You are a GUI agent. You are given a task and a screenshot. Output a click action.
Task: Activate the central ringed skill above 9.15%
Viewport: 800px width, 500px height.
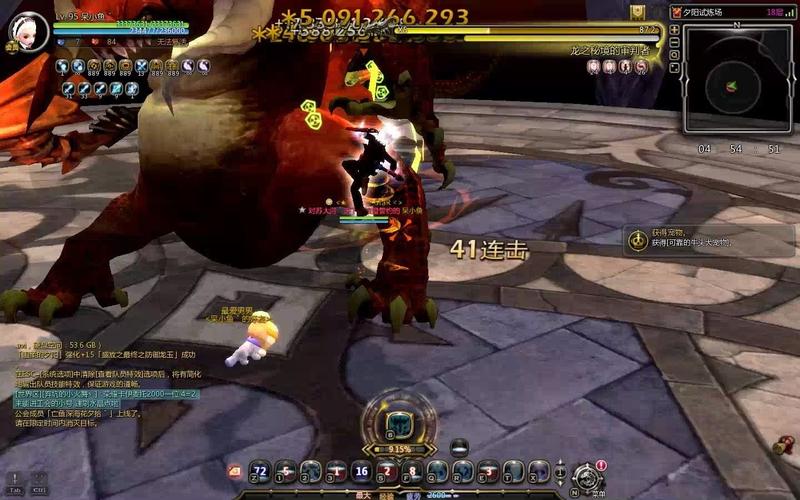point(399,420)
